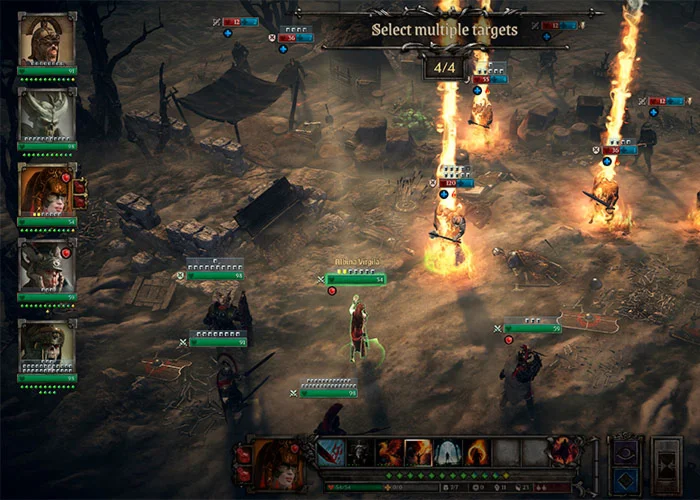Activate the blue-and-red slash ability
The width and height of the screenshot is (700, 500).
332,452
